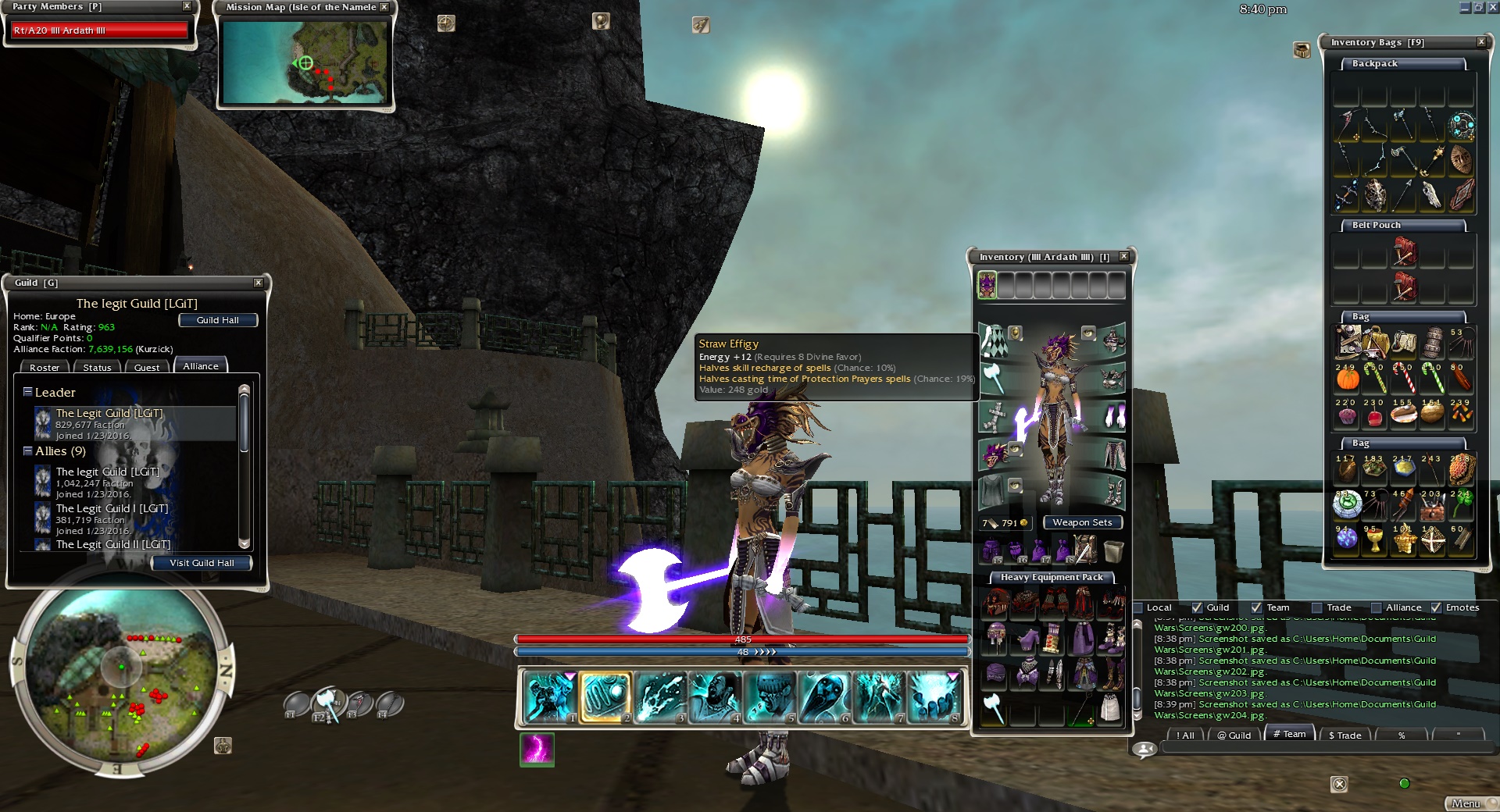Select the pumpkin item in the bag
The height and width of the screenshot is (812, 1500).
point(1348,379)
